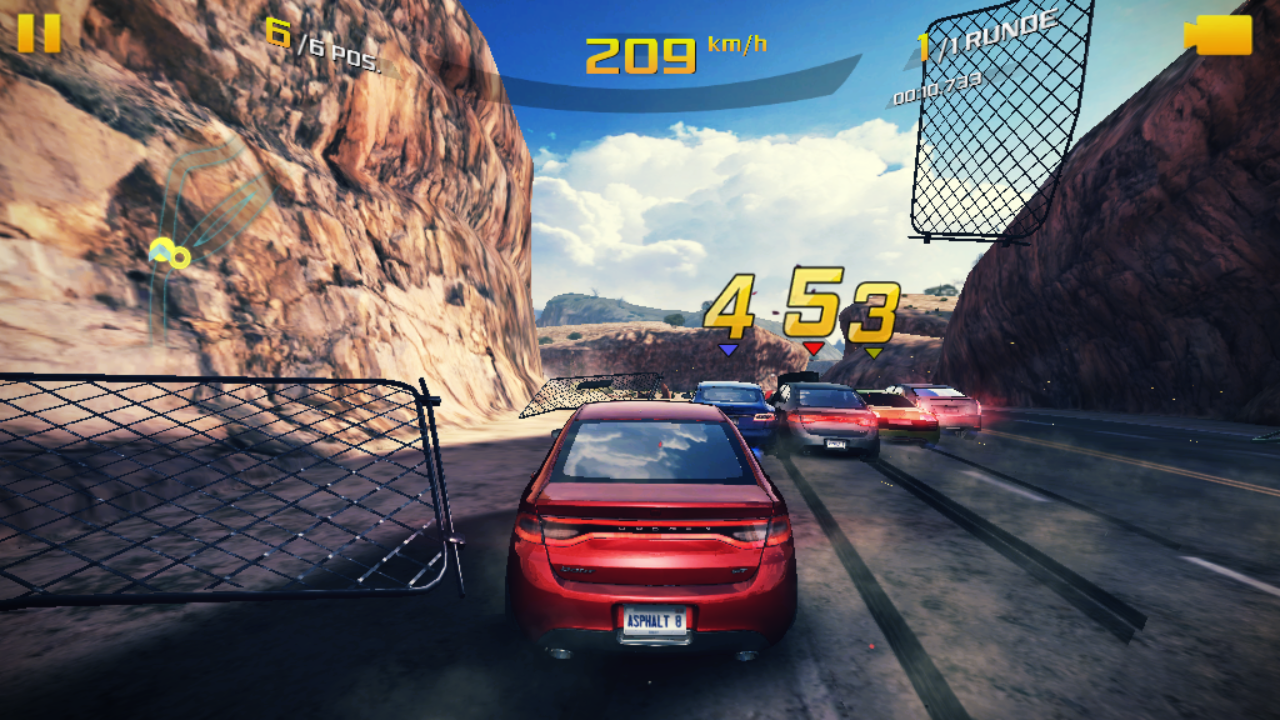Viewport: 1280px width, 720px height.
Task: Pause the race with the pause button
Action: [x=39, y=33]
